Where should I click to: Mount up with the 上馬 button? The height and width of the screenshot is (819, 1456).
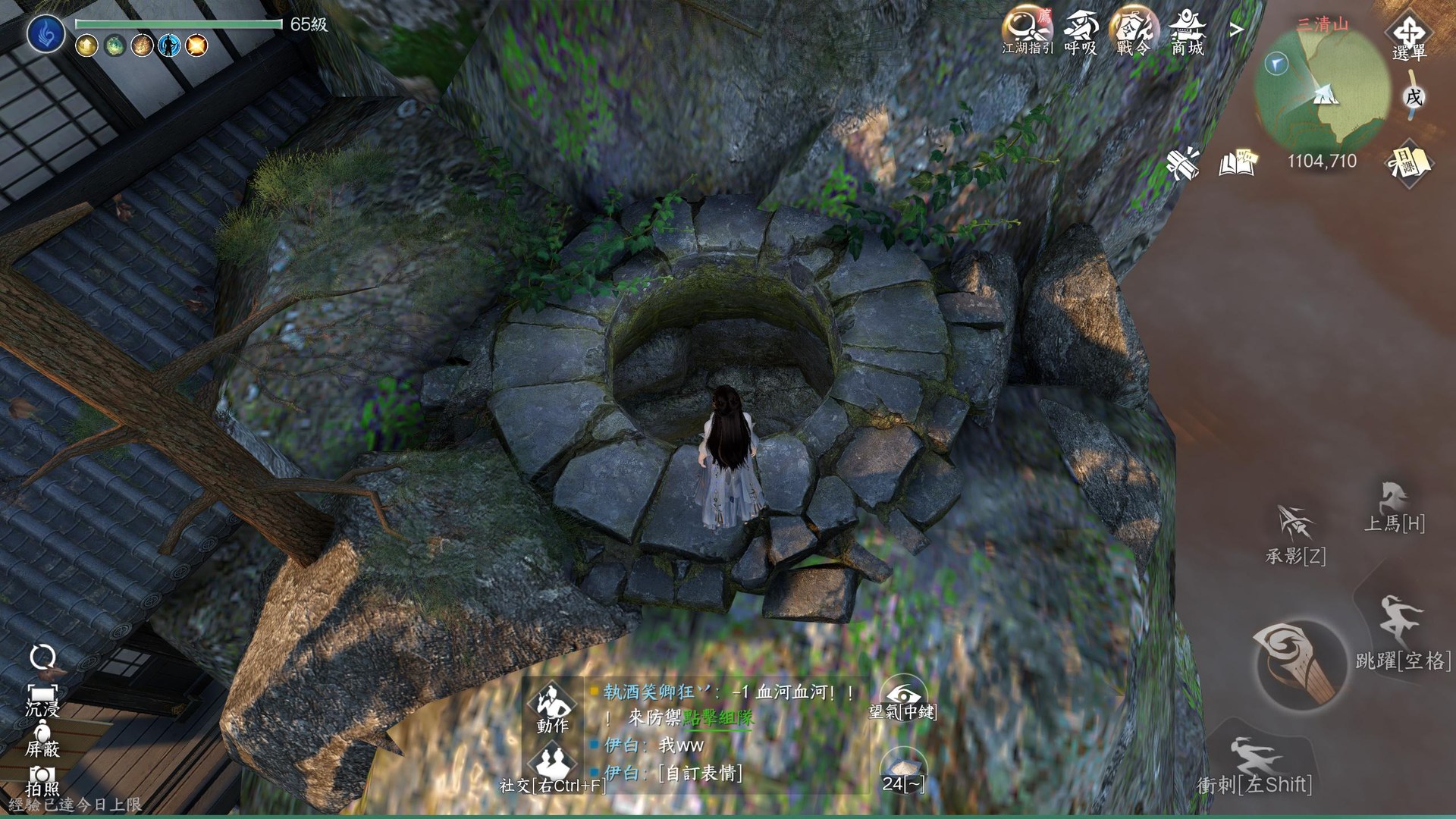(x=1395, y=506)
